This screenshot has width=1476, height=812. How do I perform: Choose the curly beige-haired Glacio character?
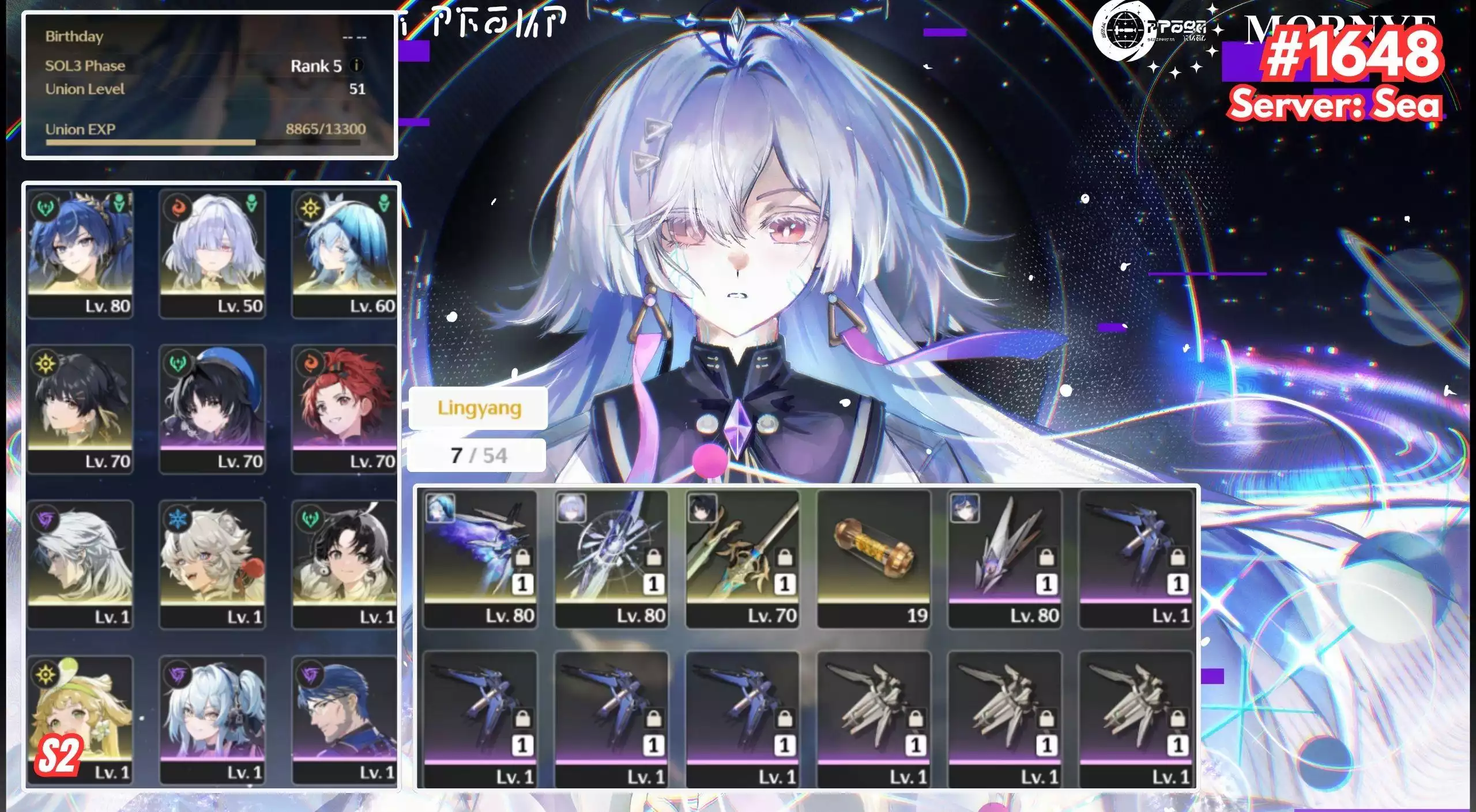click(212, 564)
